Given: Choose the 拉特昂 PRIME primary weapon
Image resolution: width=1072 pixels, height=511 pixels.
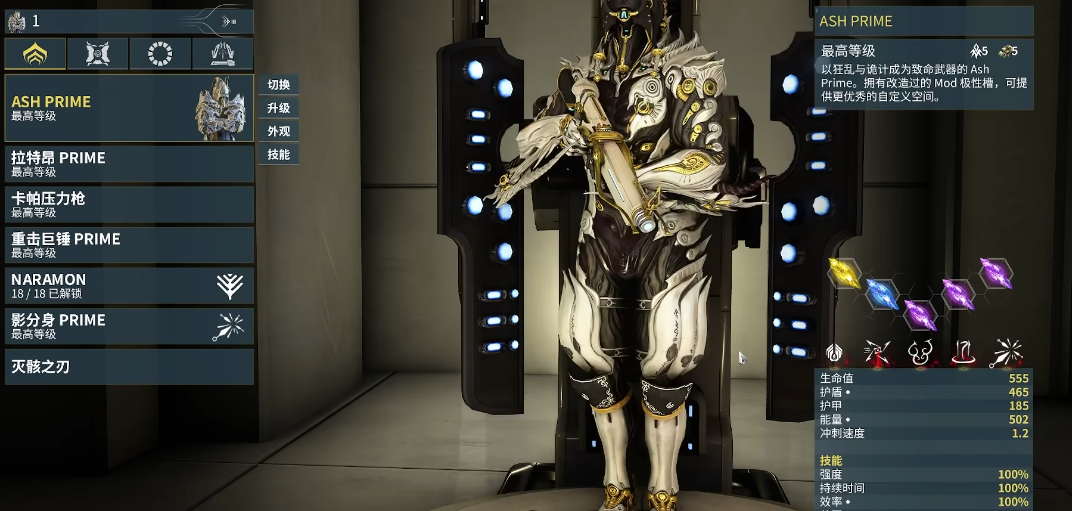Looking at the screenshot, I should [129, 163].
